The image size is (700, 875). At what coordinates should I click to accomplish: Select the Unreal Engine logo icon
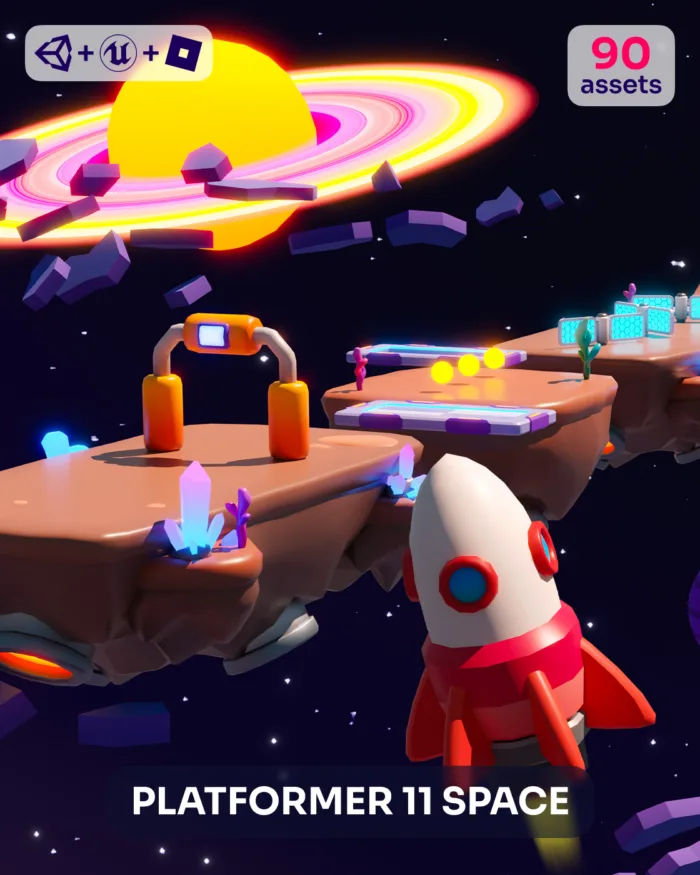[118, 53]
